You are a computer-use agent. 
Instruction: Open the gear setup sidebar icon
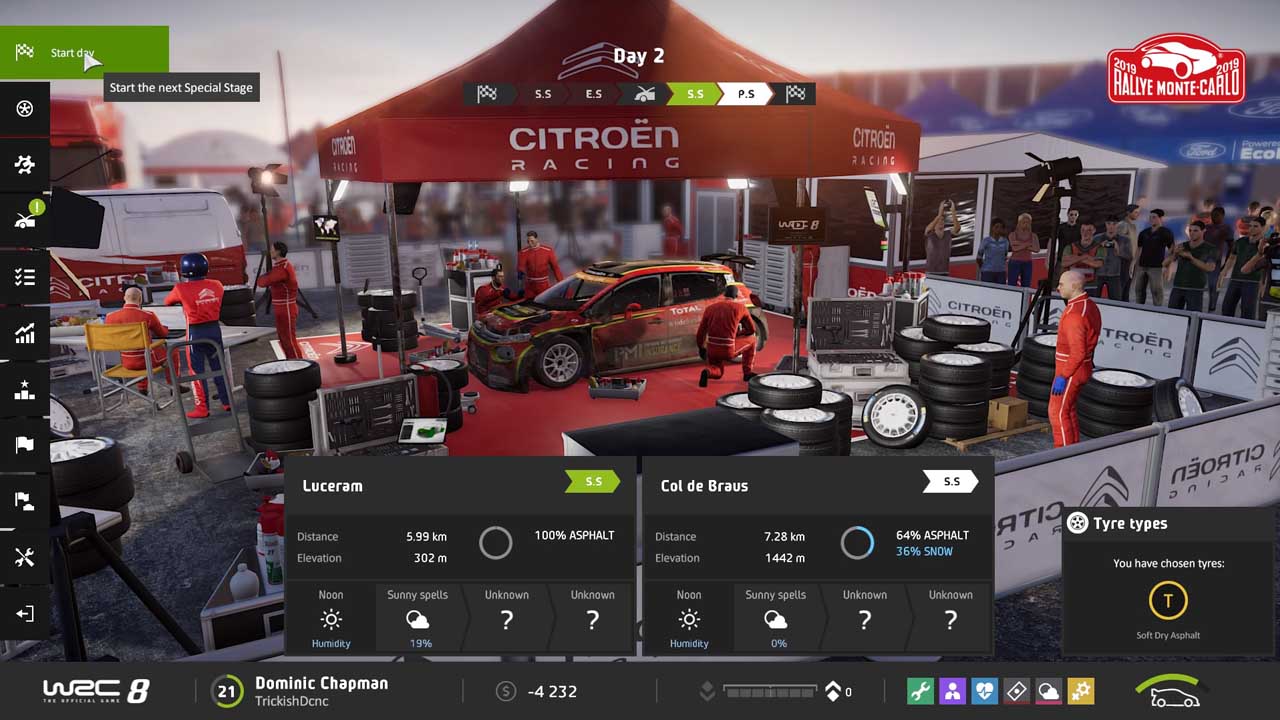coord(25,164)
